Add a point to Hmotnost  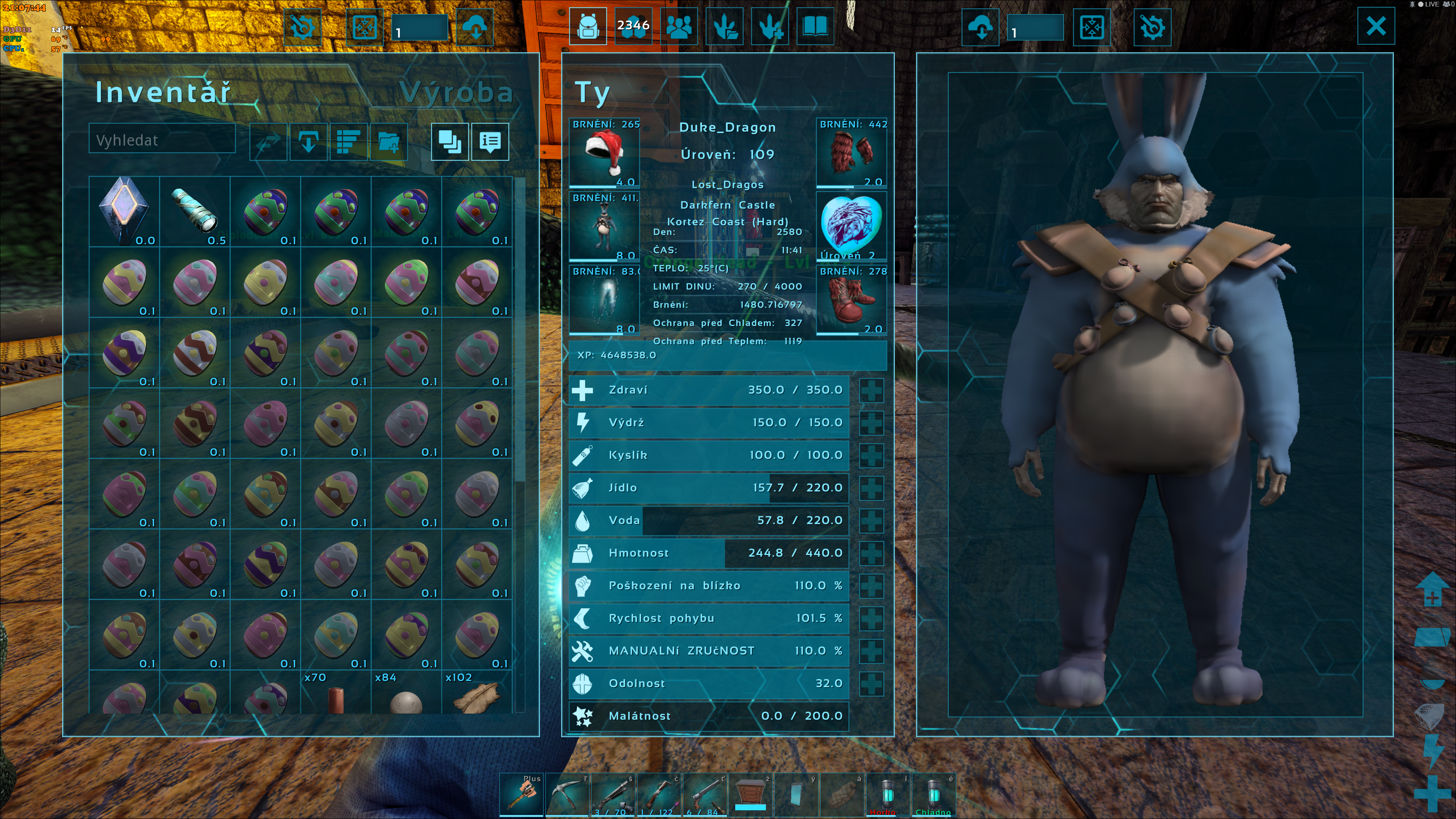click(x=871, y=553)
